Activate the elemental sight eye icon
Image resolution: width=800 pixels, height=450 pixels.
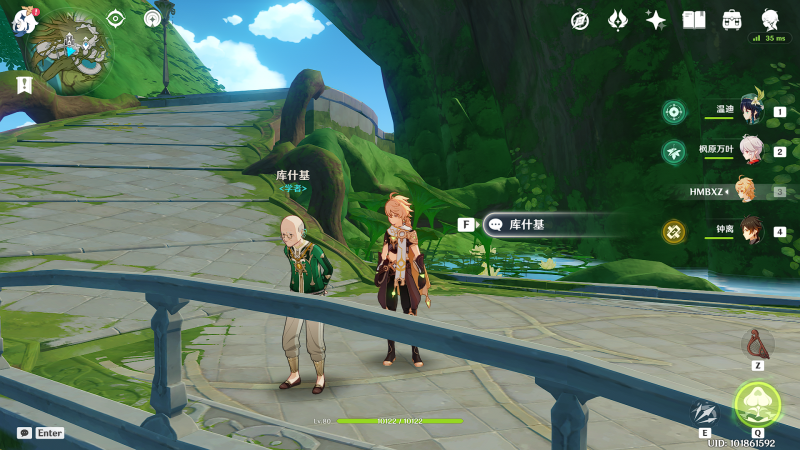click(116, 18)
